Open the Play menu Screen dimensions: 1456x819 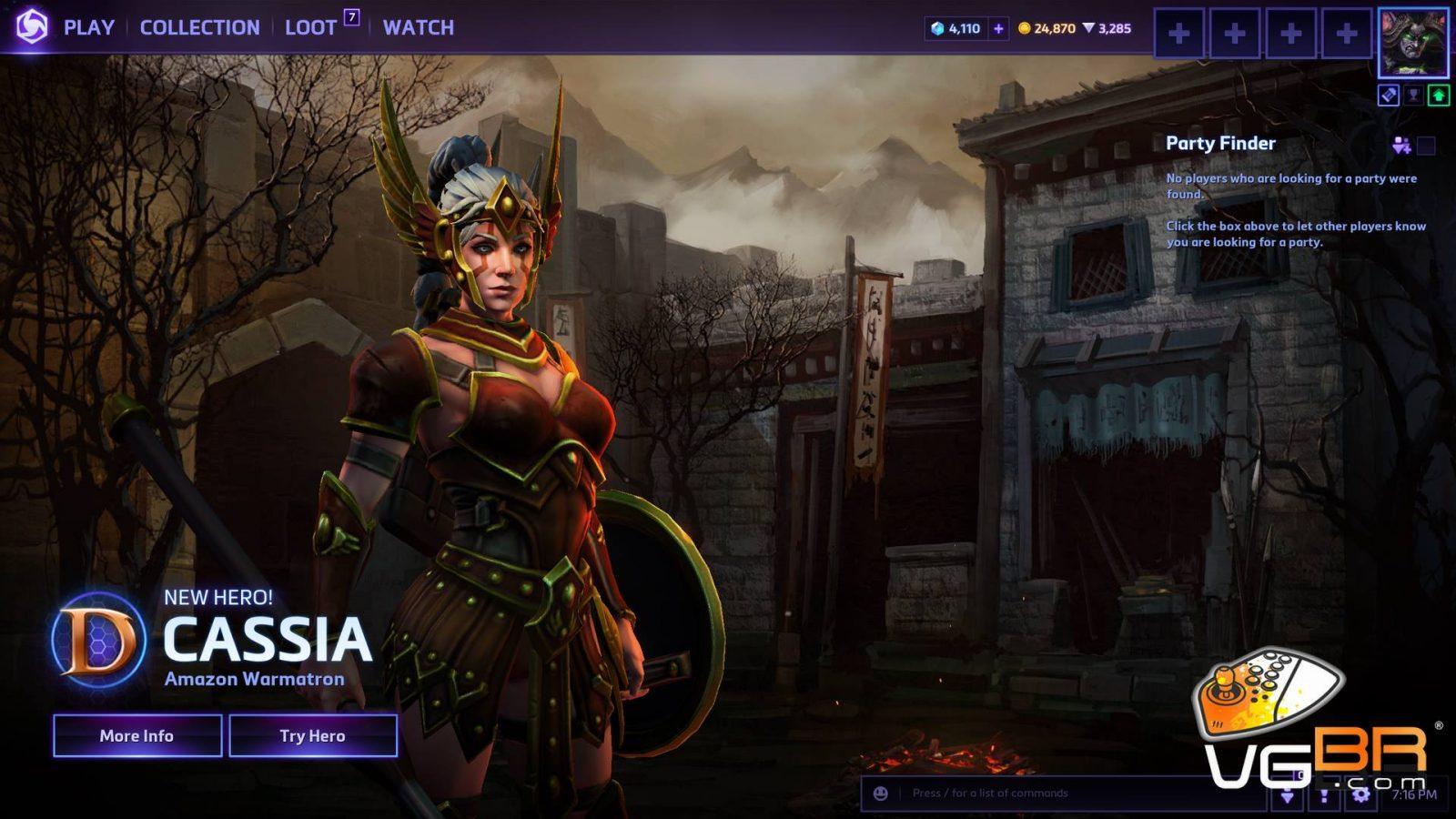[88, 27]
